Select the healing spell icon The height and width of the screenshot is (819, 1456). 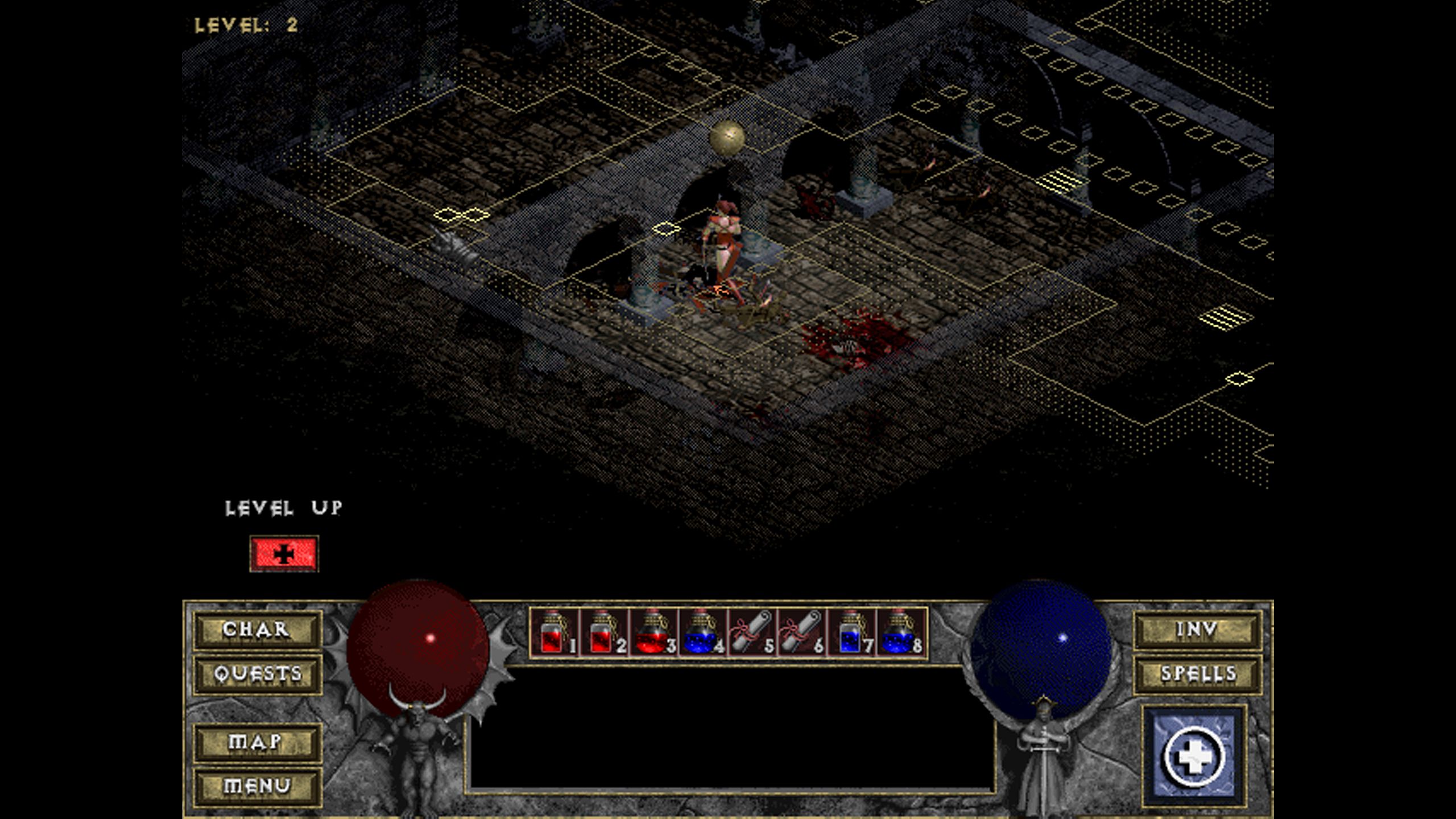(x=1194, y=756)
